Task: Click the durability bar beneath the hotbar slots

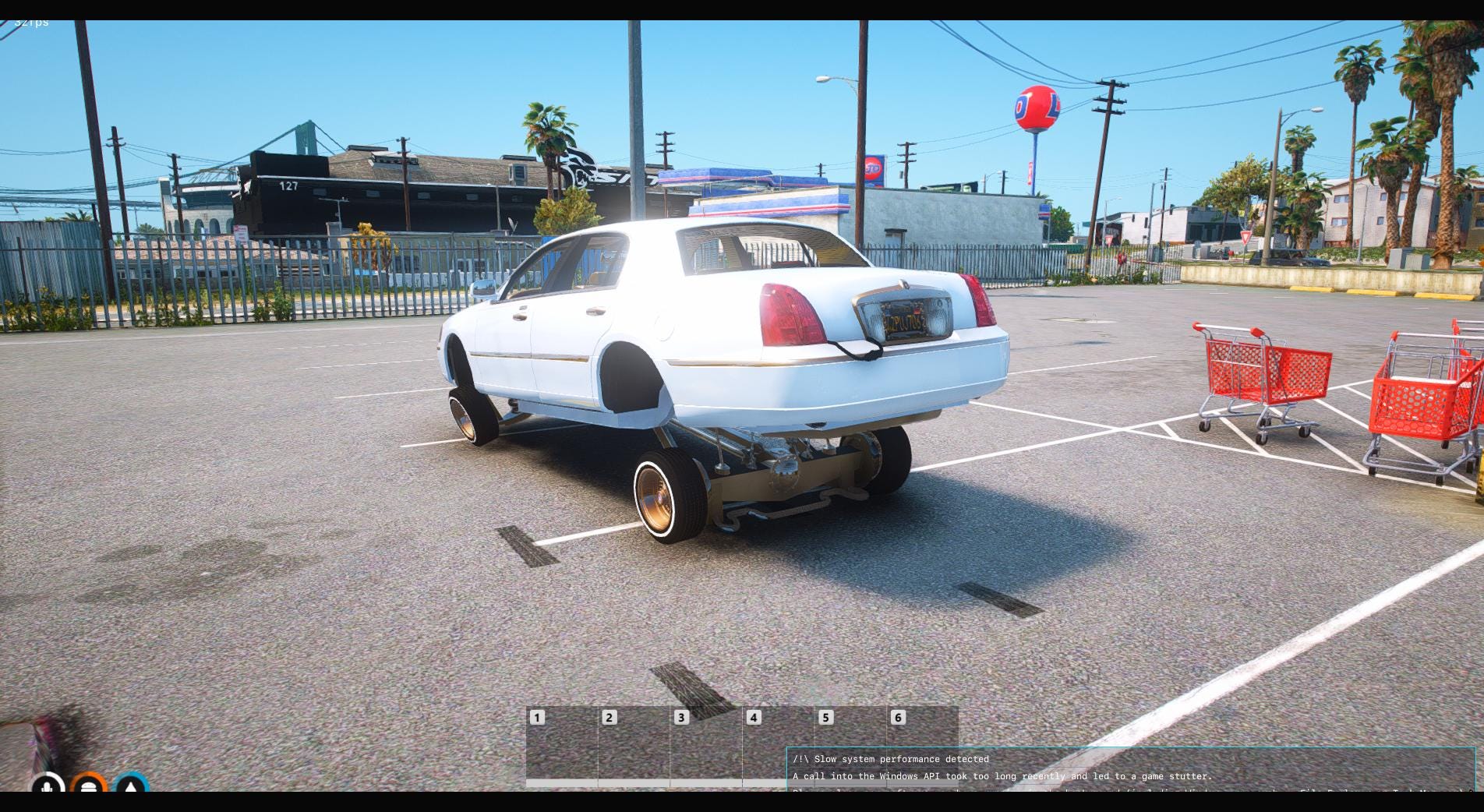Action: 662,782
